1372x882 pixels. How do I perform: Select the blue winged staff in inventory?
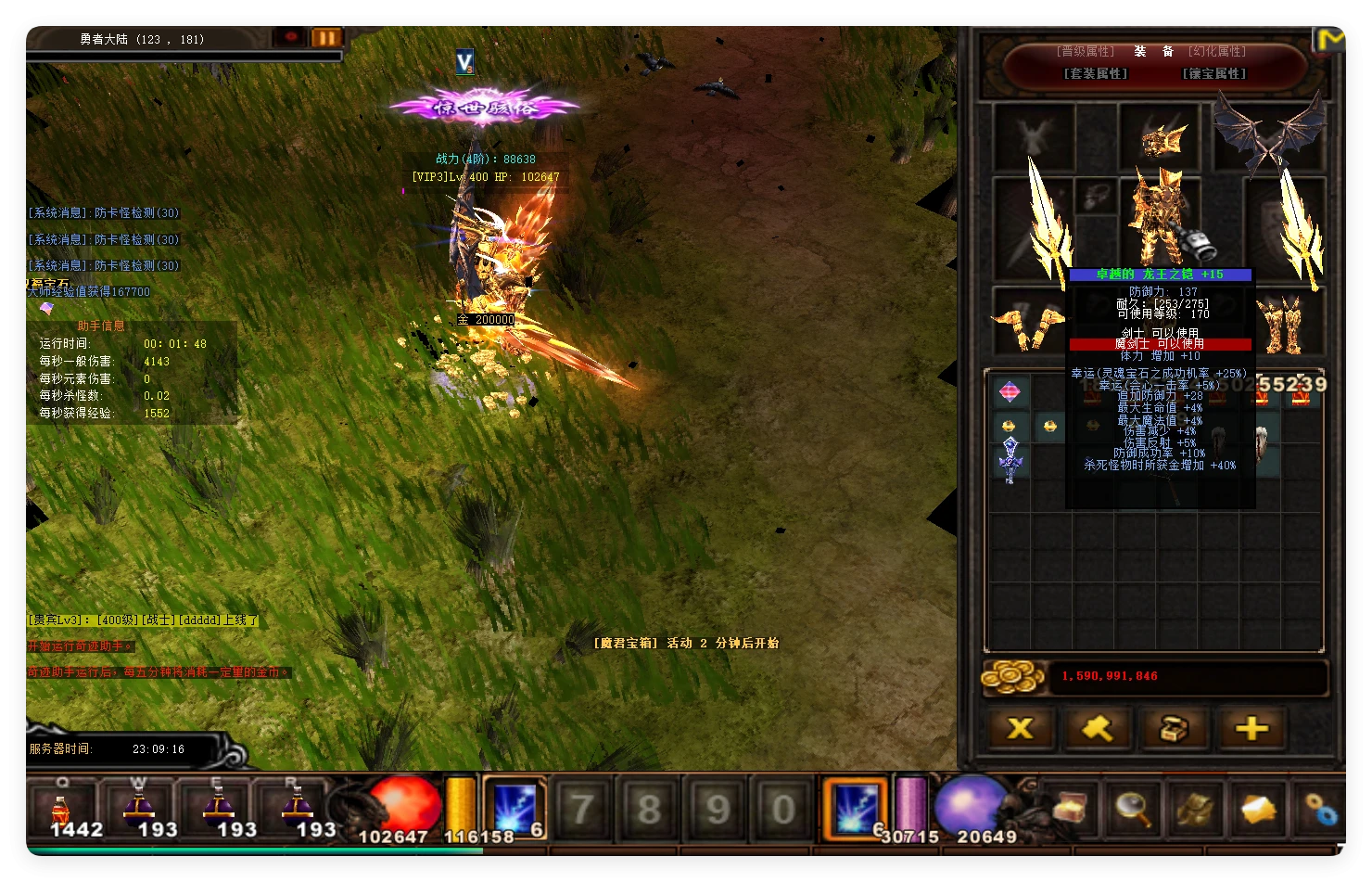1010,458
